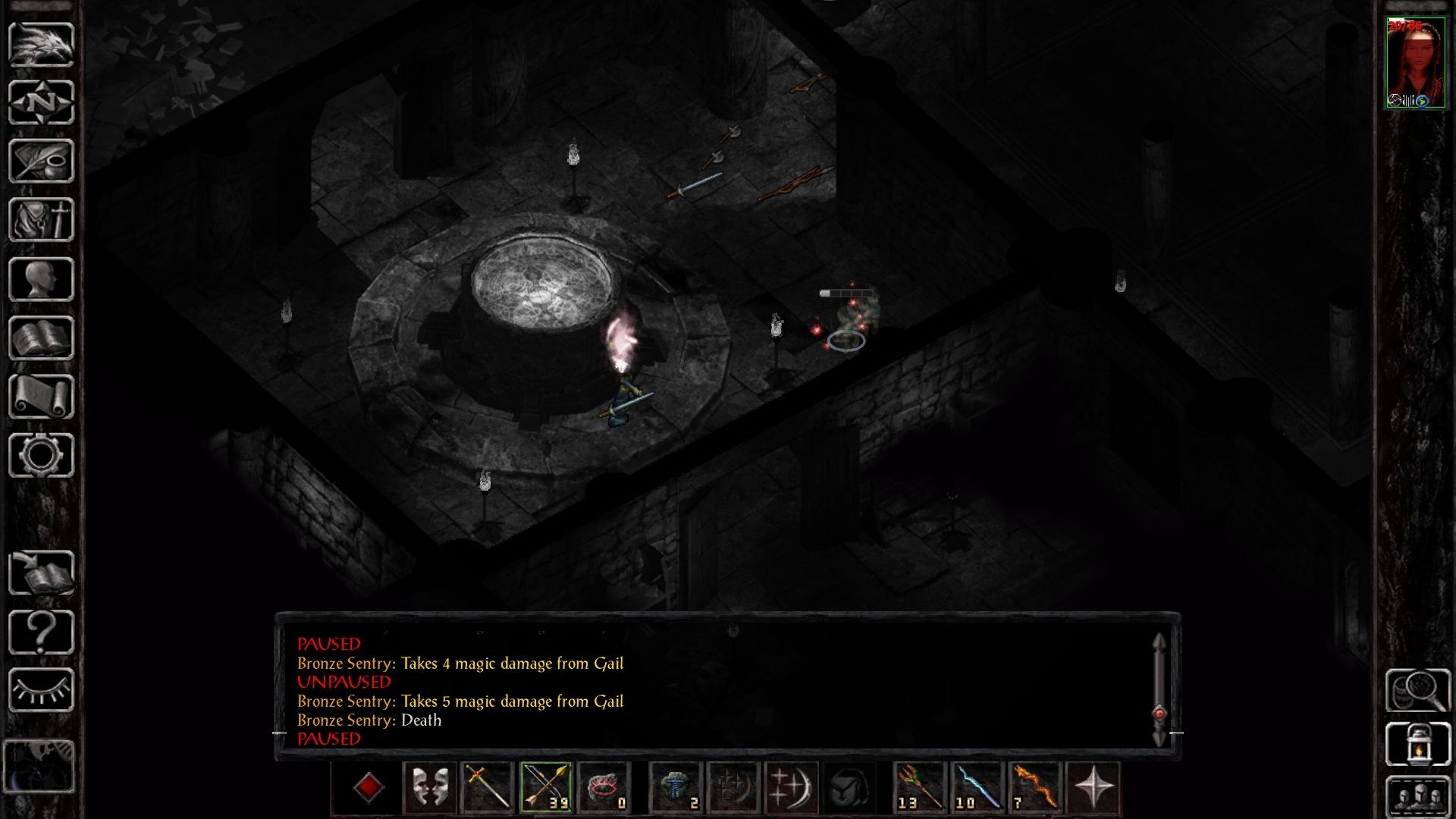
Task: Equip the sword quick weapon slot
Action: pos(487,787)
